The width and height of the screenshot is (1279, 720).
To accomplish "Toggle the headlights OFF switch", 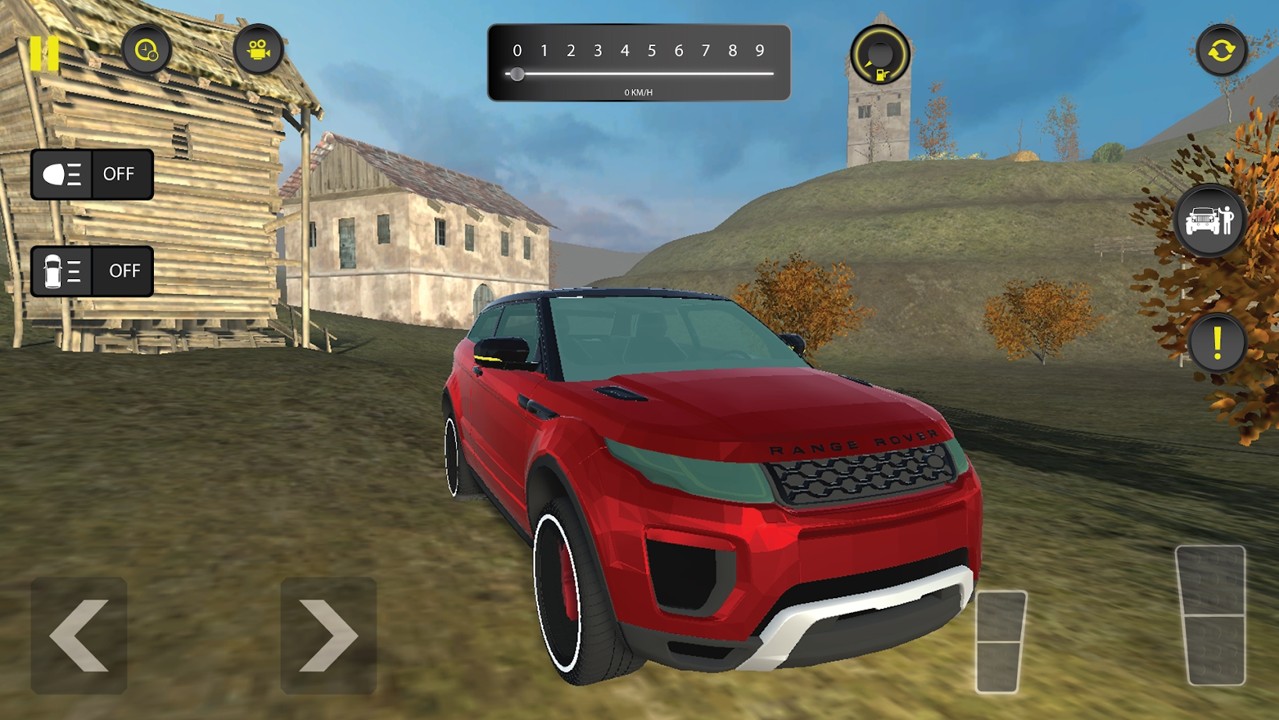I will (92, 174).
